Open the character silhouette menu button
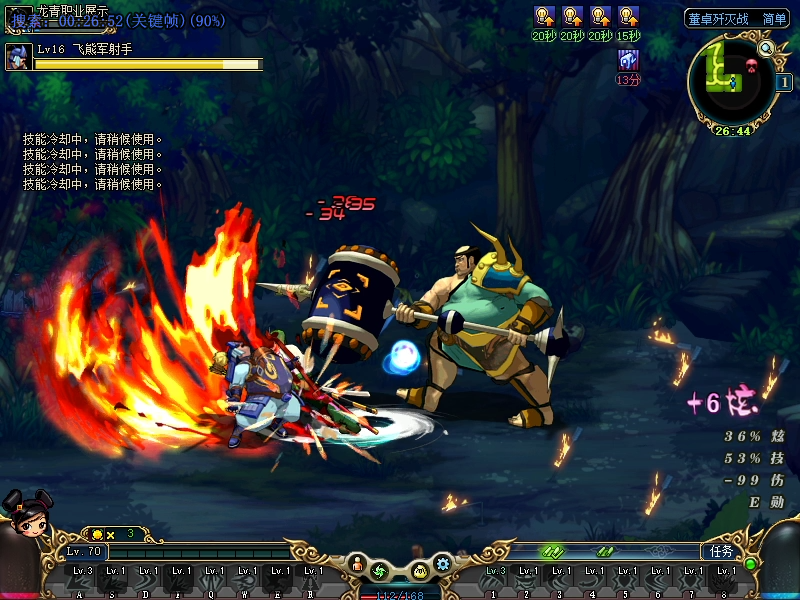 [358, 566]
